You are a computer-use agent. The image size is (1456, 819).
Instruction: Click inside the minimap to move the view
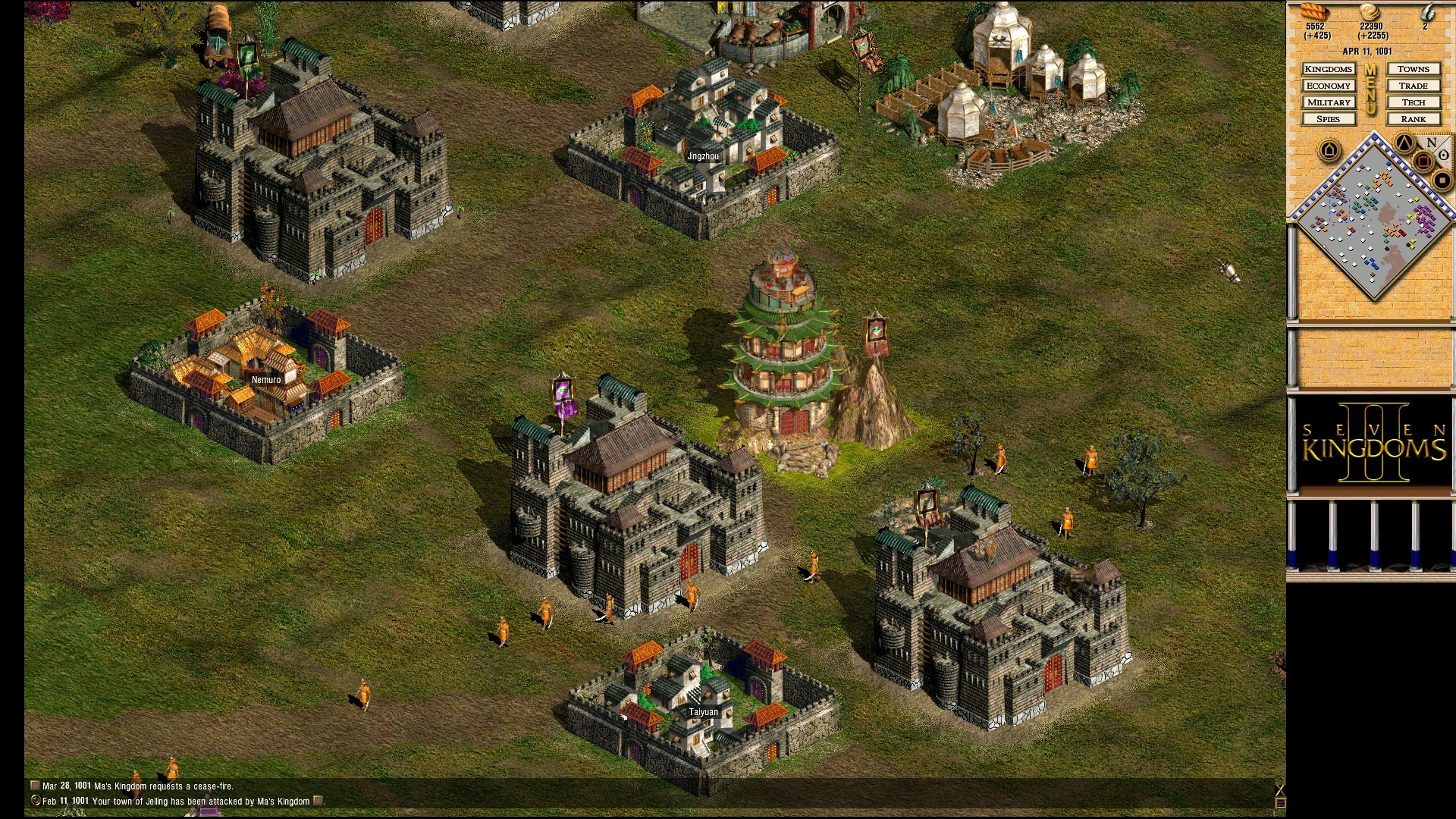pyautogui.click(x=1374, y=227)
